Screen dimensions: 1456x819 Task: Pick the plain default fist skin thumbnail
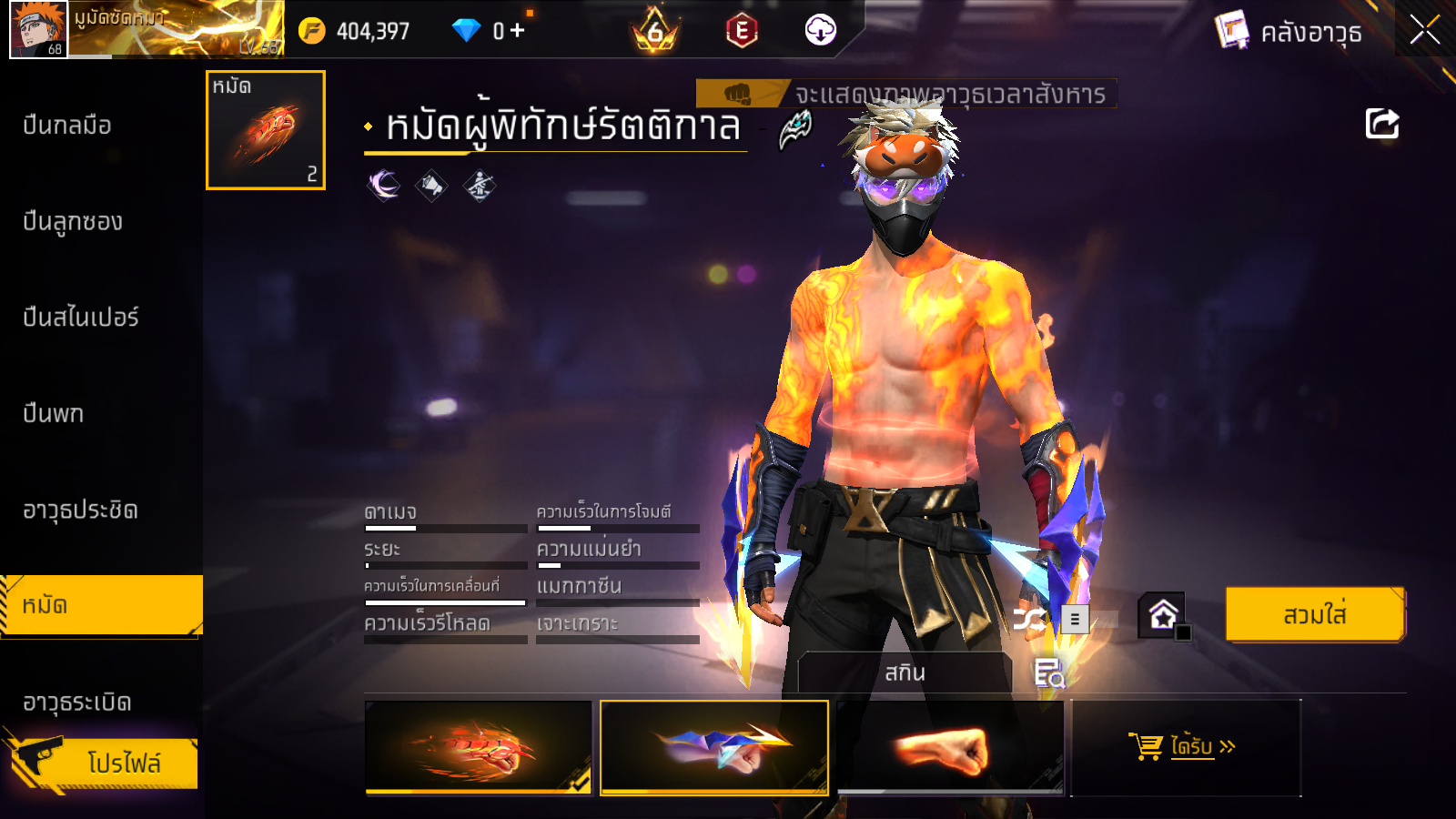click(x=950, y=747)
